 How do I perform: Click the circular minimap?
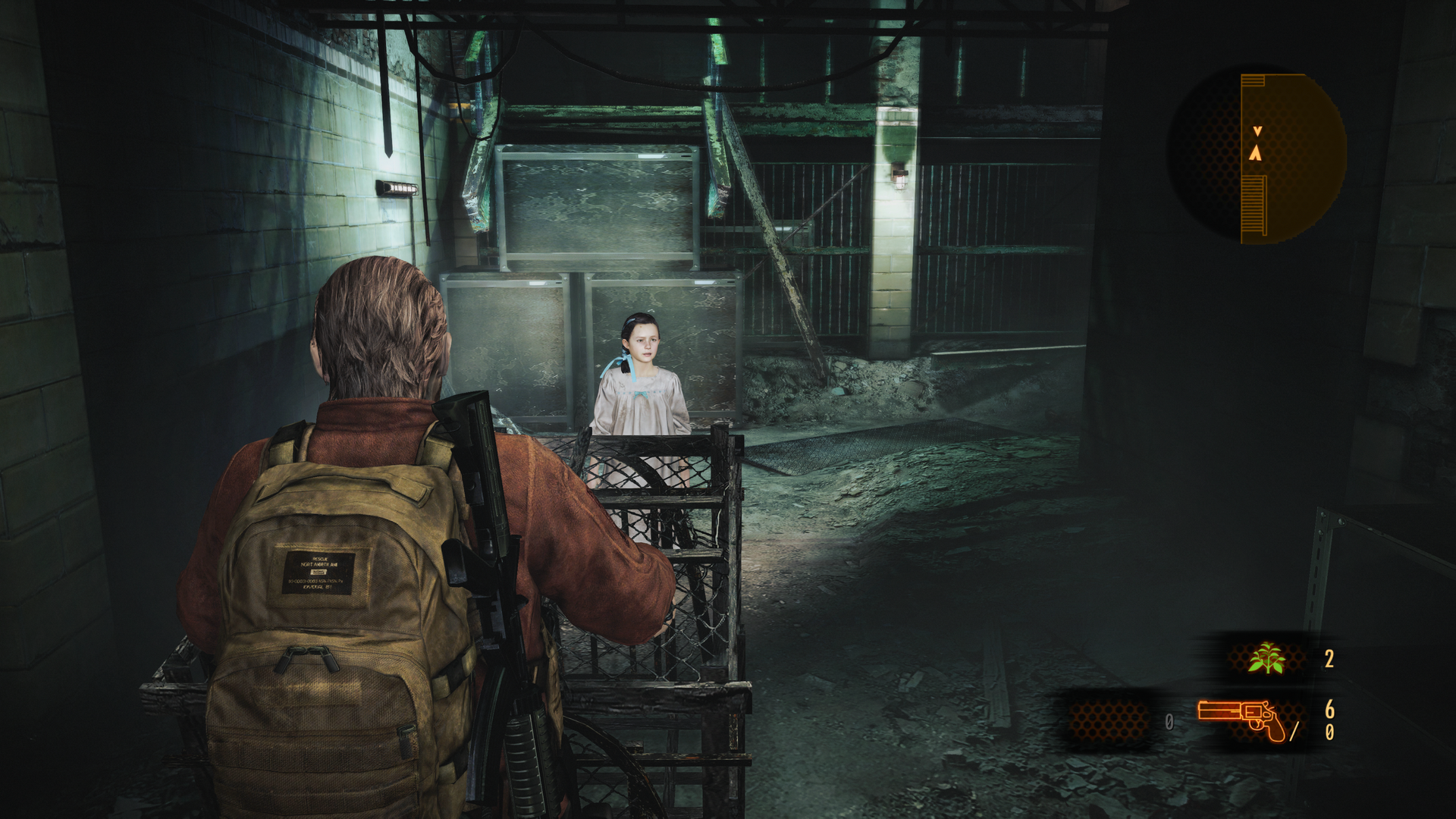(1257, 158)
